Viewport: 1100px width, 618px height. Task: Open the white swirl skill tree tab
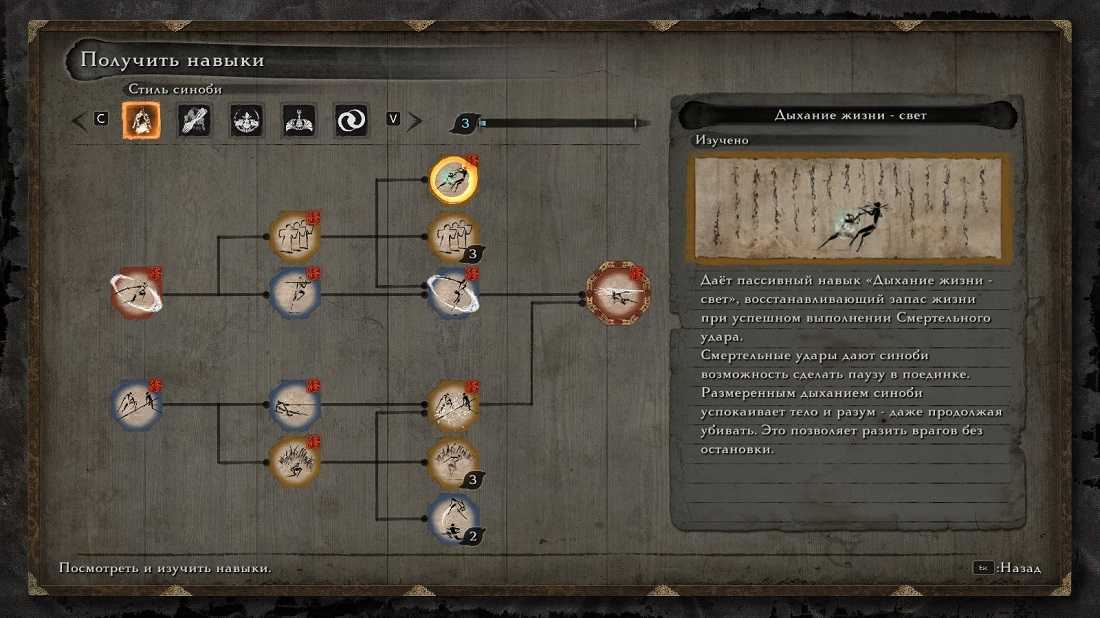[x=351, y=121]
